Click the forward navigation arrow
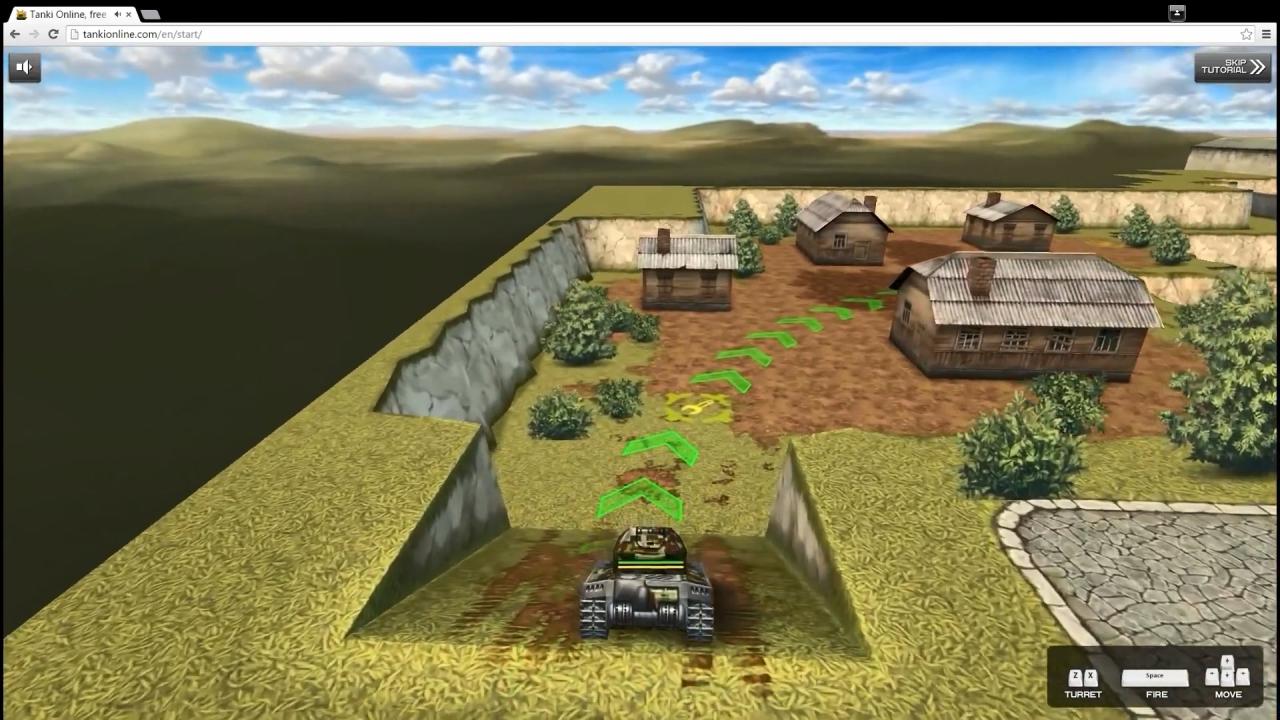The height and width of the screenshot is (720, 1280). tap(33, 33)
